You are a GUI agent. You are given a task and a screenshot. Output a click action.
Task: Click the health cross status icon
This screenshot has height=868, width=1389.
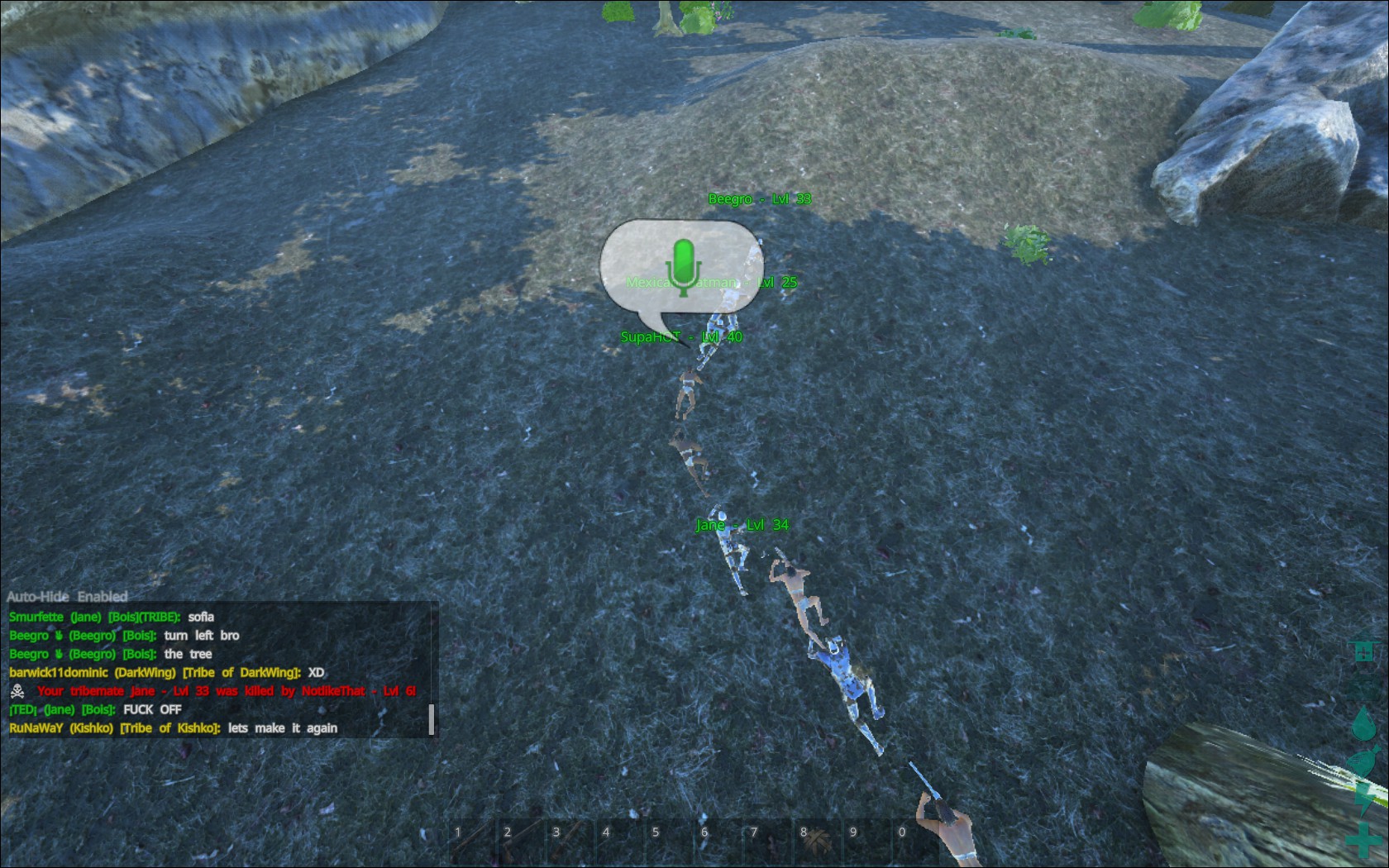[1363, 840]
